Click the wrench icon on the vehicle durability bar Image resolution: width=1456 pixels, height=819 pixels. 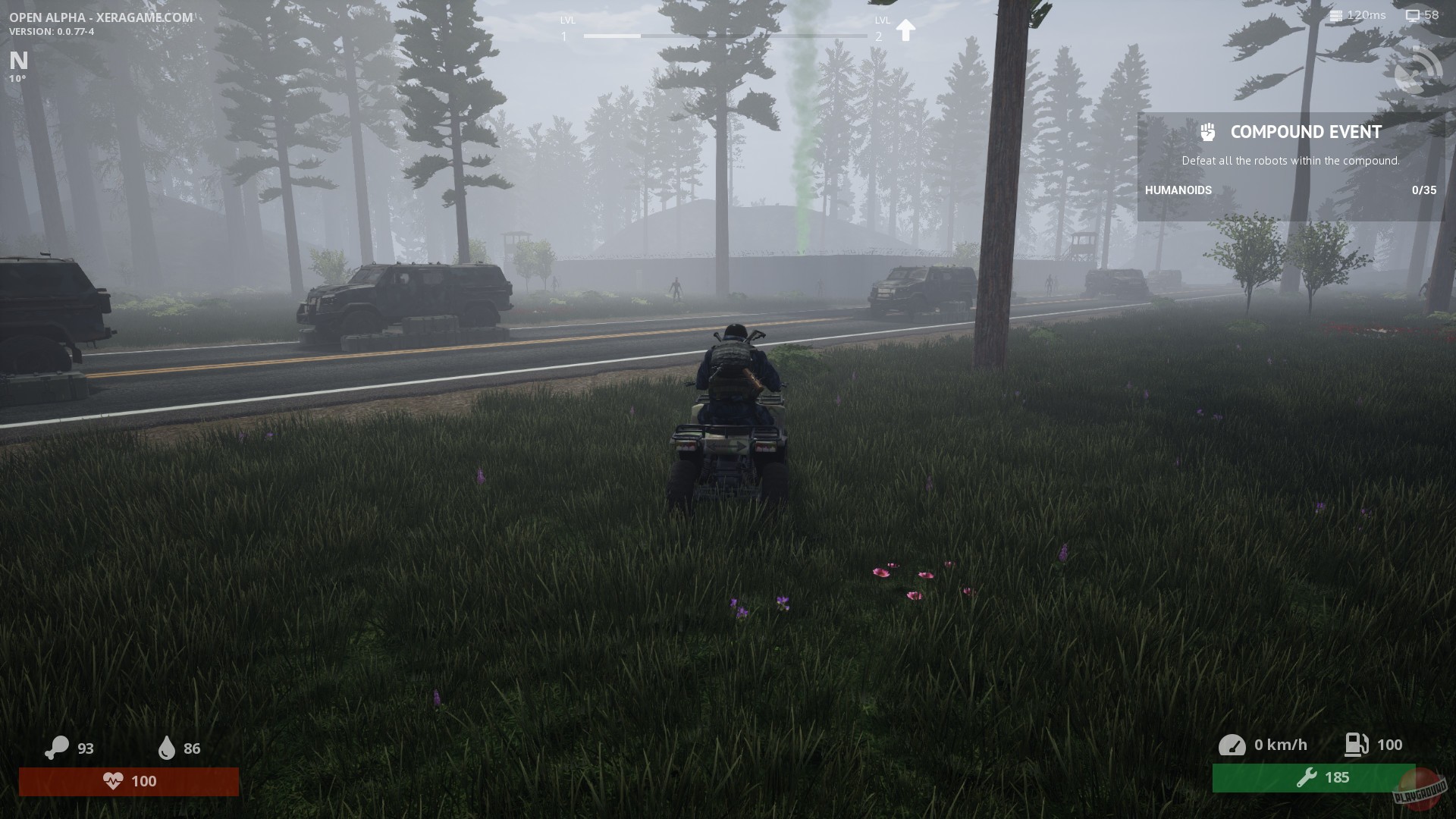click(1307, 777)
